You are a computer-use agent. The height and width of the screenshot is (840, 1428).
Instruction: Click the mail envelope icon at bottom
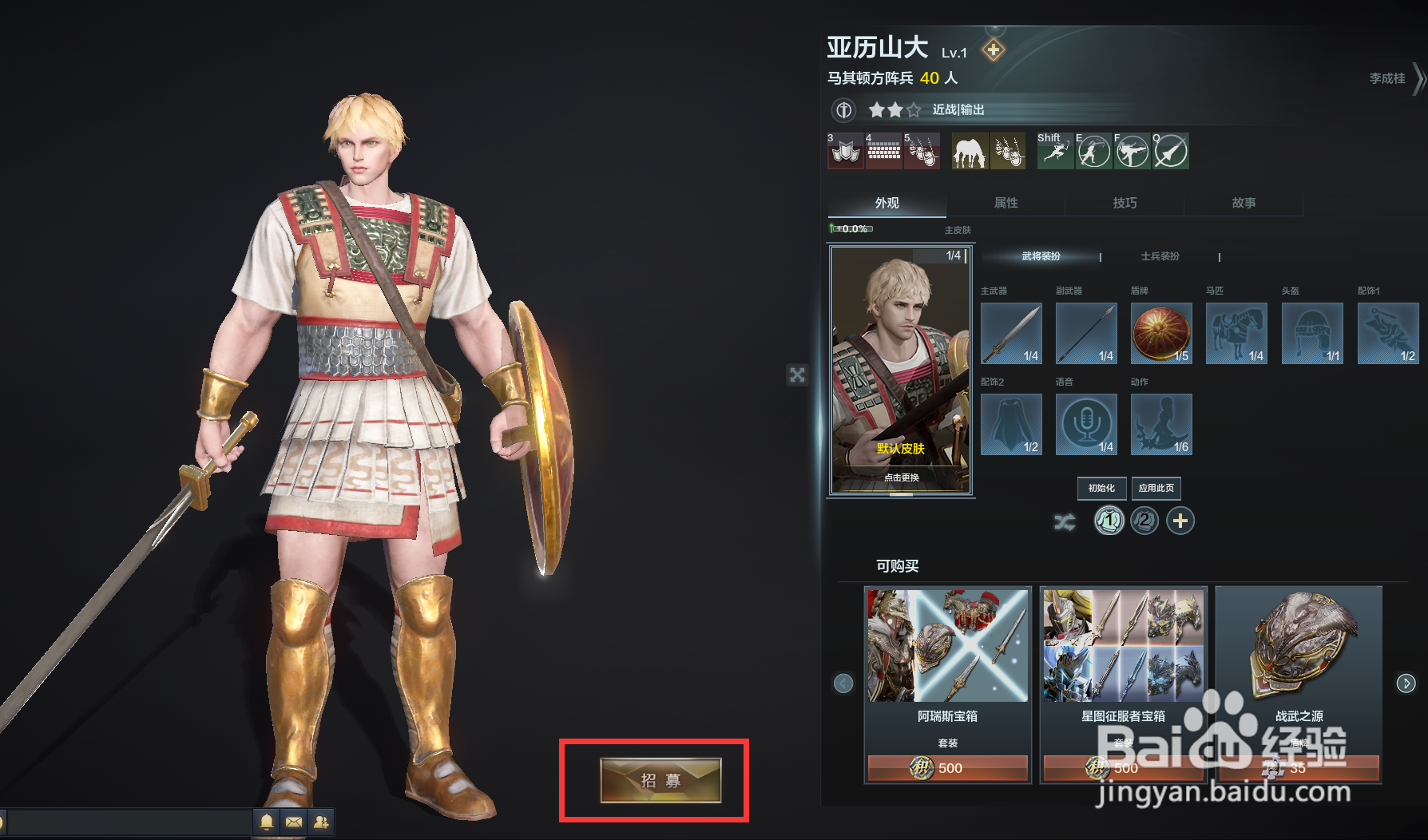(x=293, y=822)
